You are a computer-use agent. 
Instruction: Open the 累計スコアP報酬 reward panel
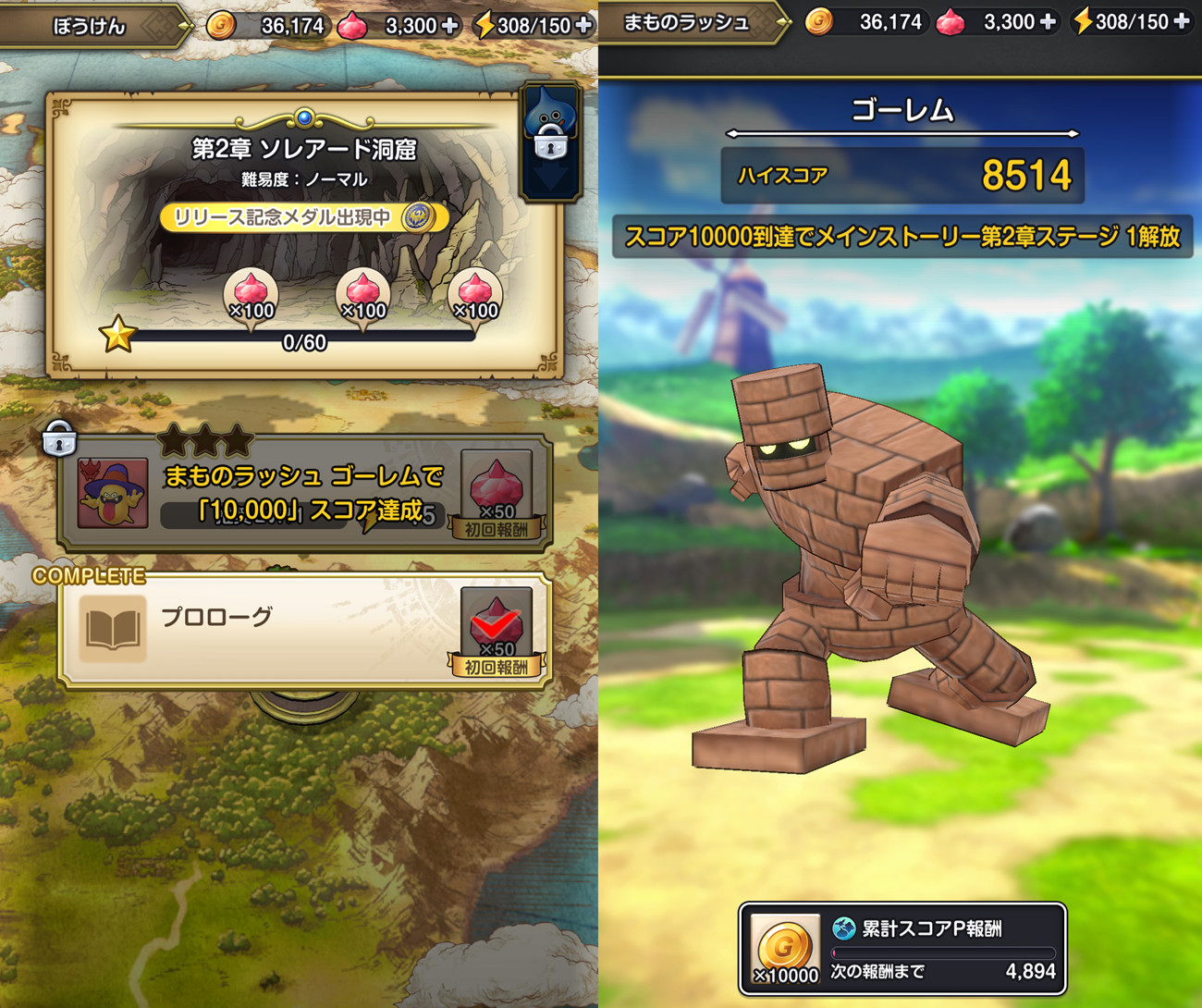(902, 949)
